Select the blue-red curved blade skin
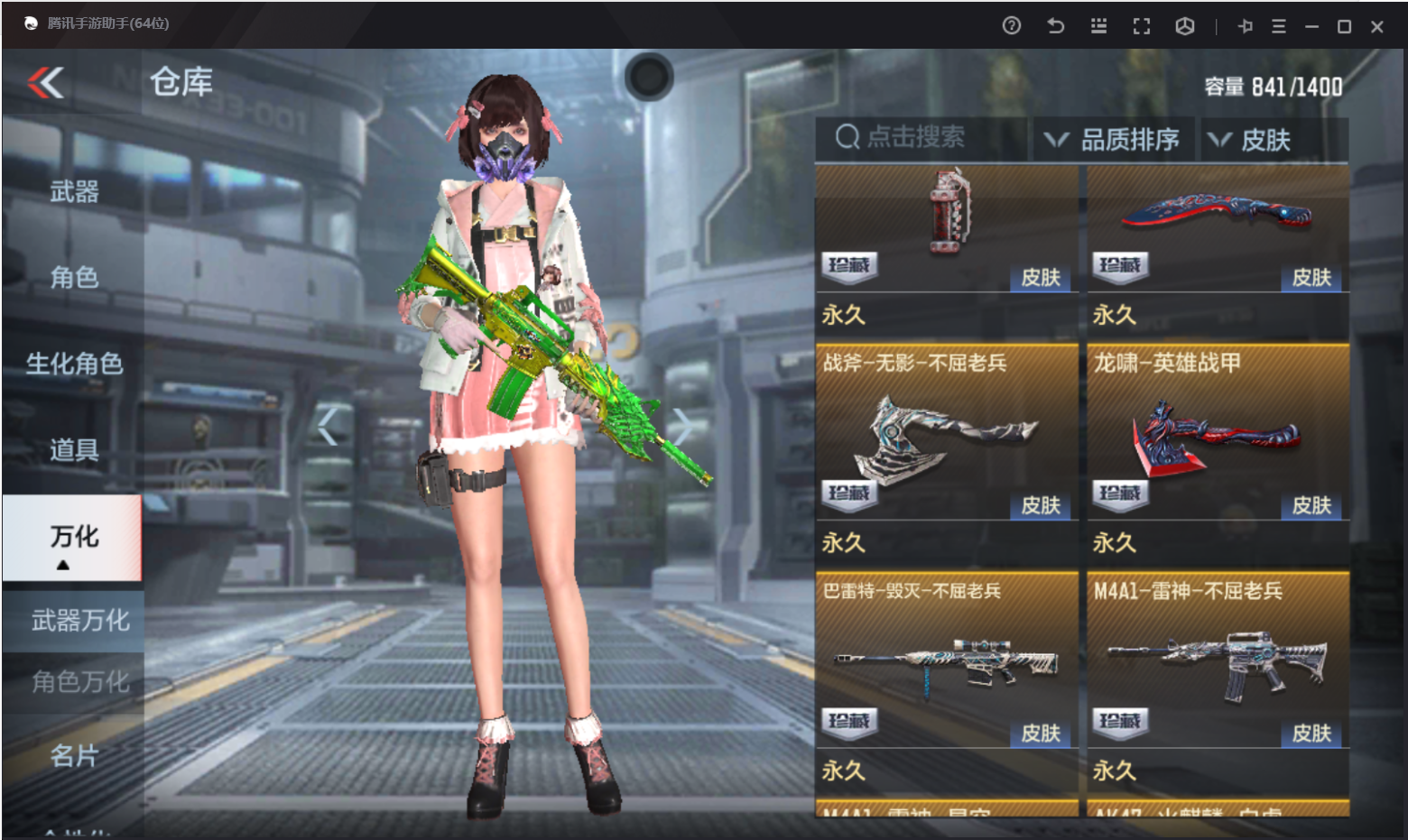1408x840 pixels. click(x=1218, y=226)
